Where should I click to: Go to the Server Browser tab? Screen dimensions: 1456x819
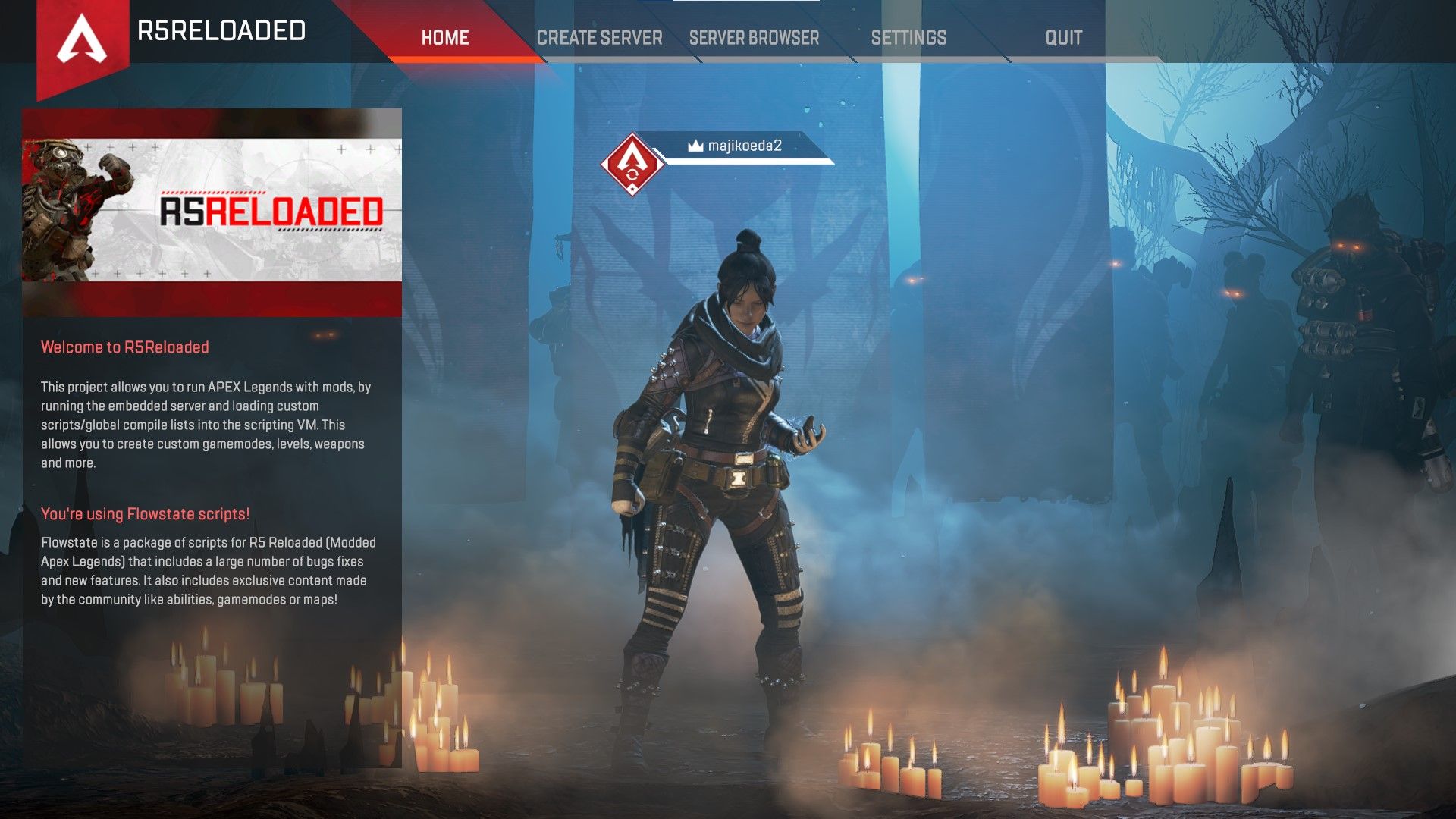pos(754,37)
